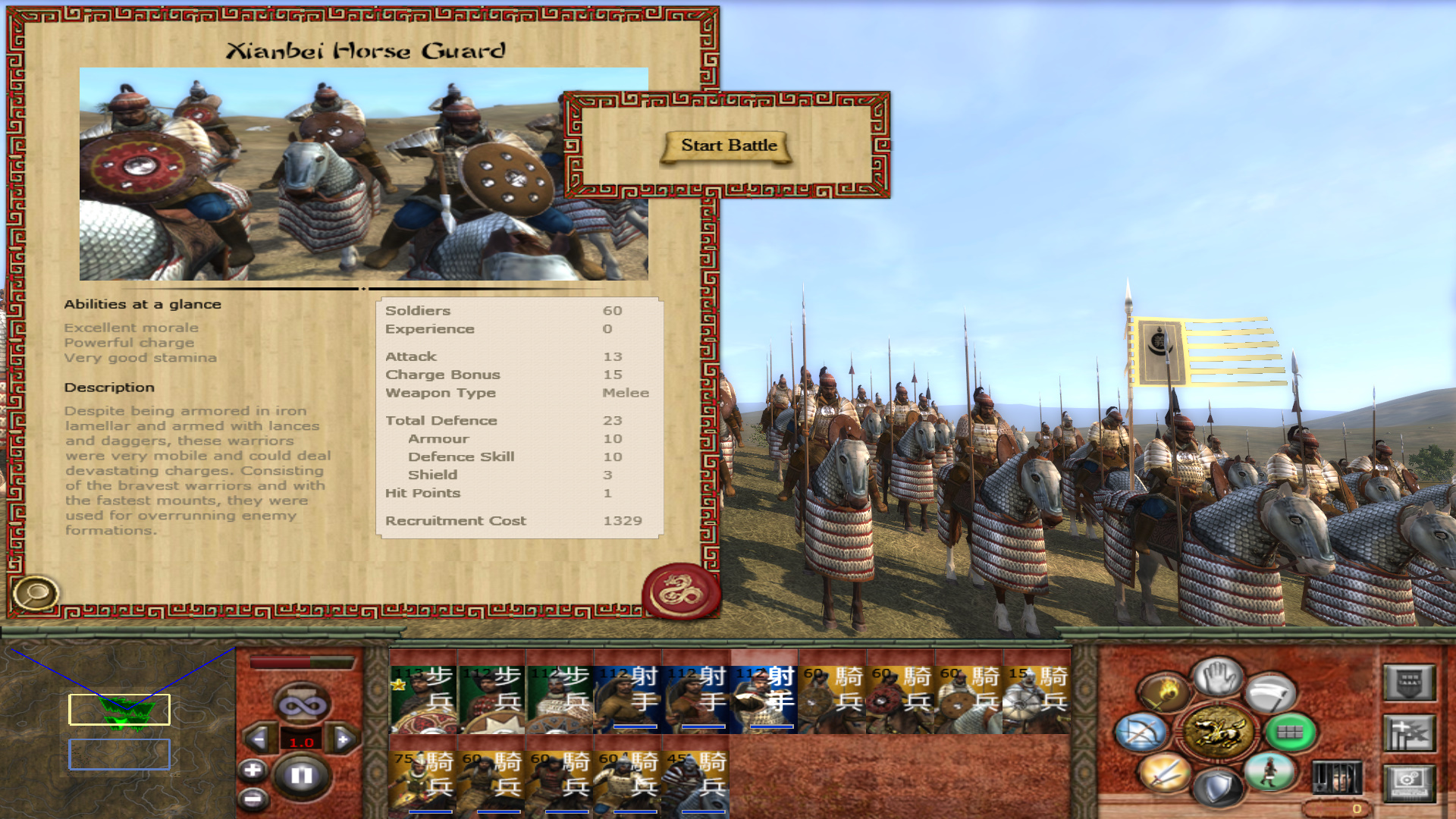Viewport: 1456px width, 819px height.
Task: Zoom out the minimap with the minus button
Action: (x=253, y=798)
